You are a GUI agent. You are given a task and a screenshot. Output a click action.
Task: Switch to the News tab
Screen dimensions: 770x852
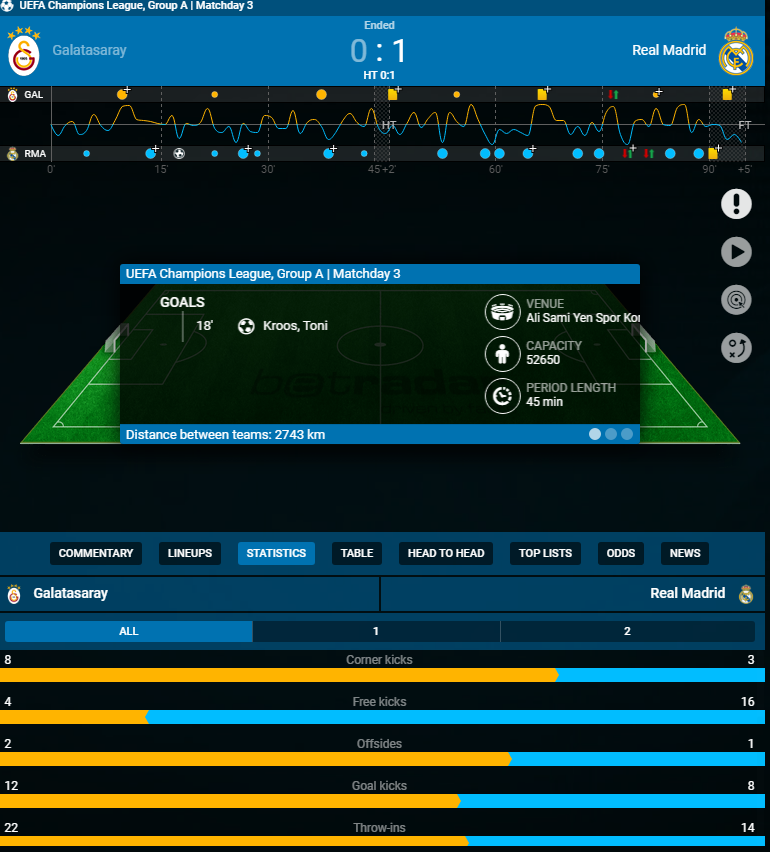pyautogui.click(x=685, y=553)
